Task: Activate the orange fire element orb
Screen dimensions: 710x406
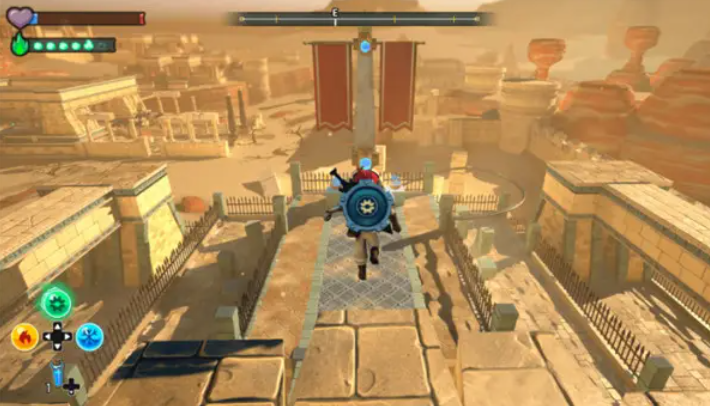Action: (x=24, y=336)
